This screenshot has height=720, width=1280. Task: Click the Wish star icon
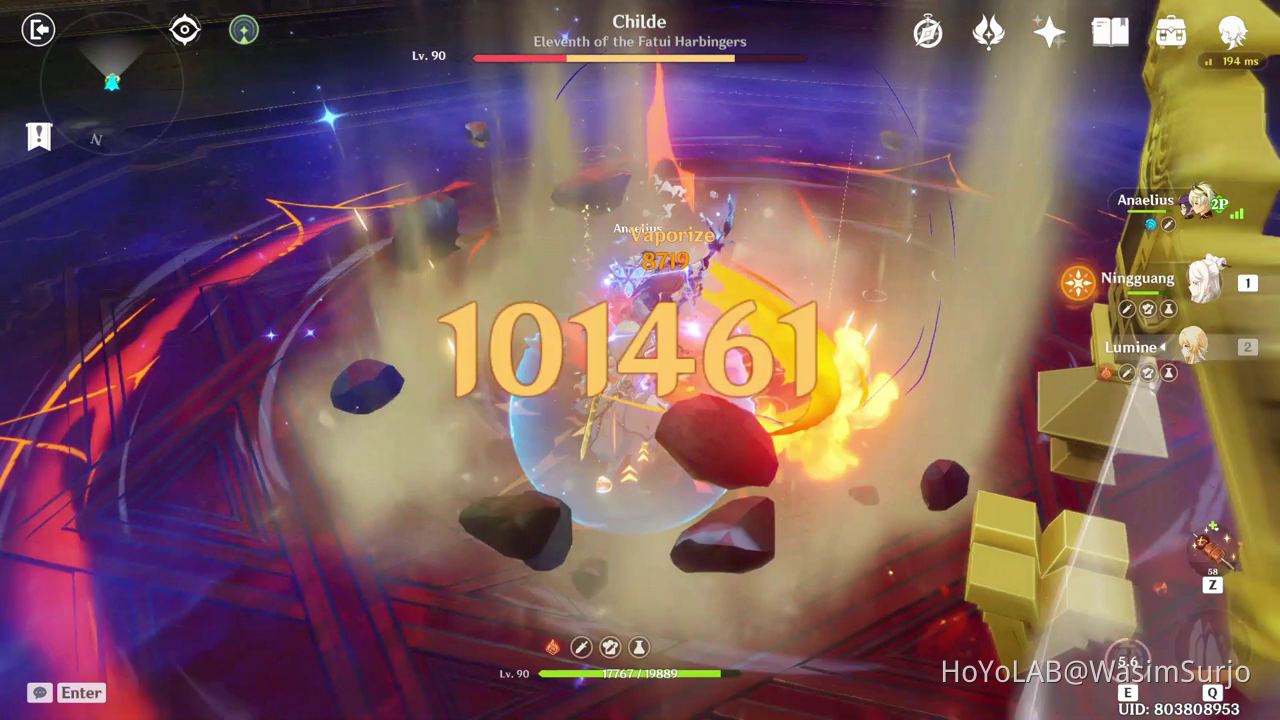coord(1048,33)
